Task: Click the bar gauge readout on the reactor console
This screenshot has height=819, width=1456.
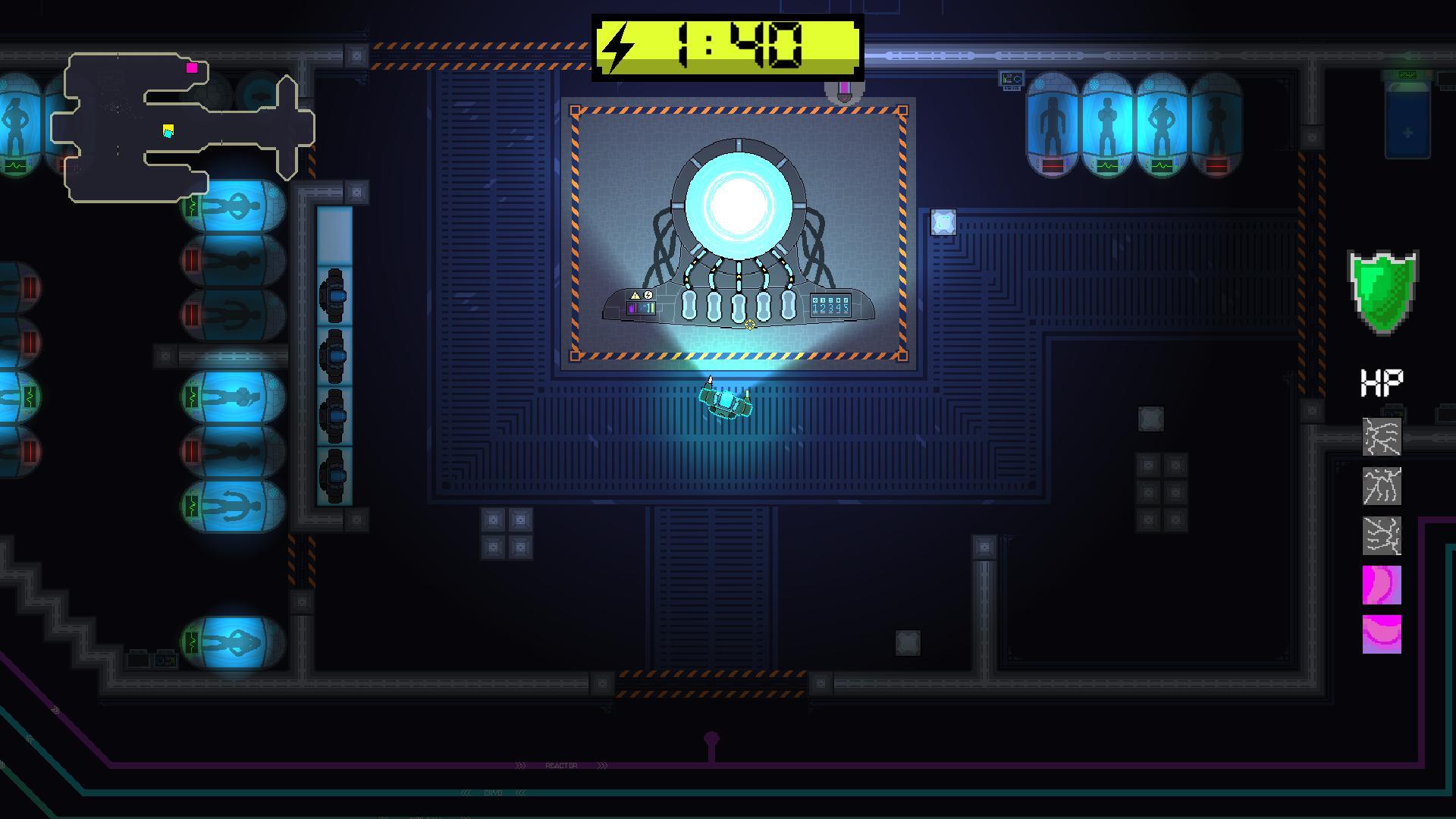Action: pyautogui.click(x=641, y=308)
